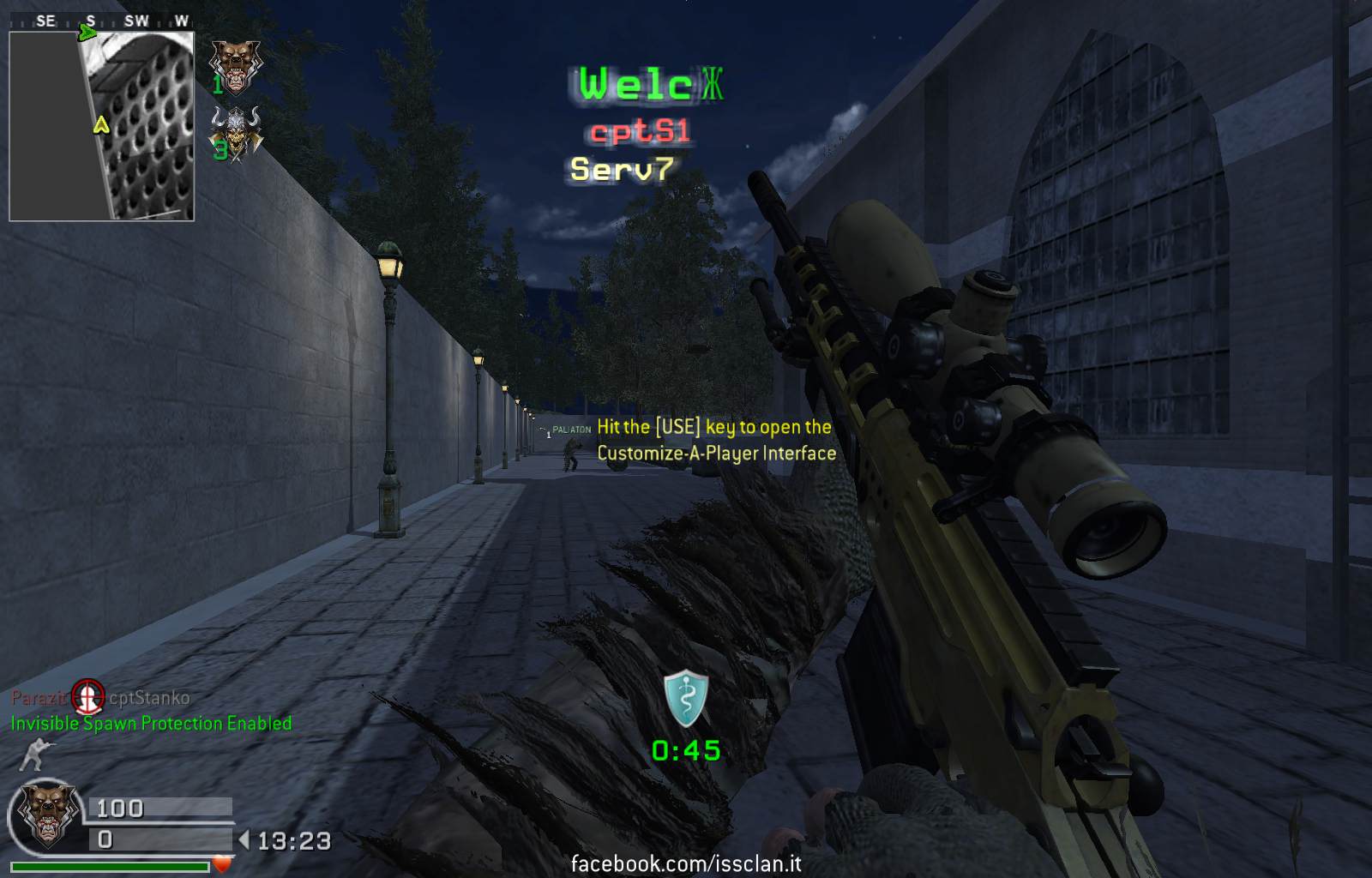Open the facebook.com/issclan.it link text
This screenshot has height=878, width=1372.
click(x=686, y=863)
